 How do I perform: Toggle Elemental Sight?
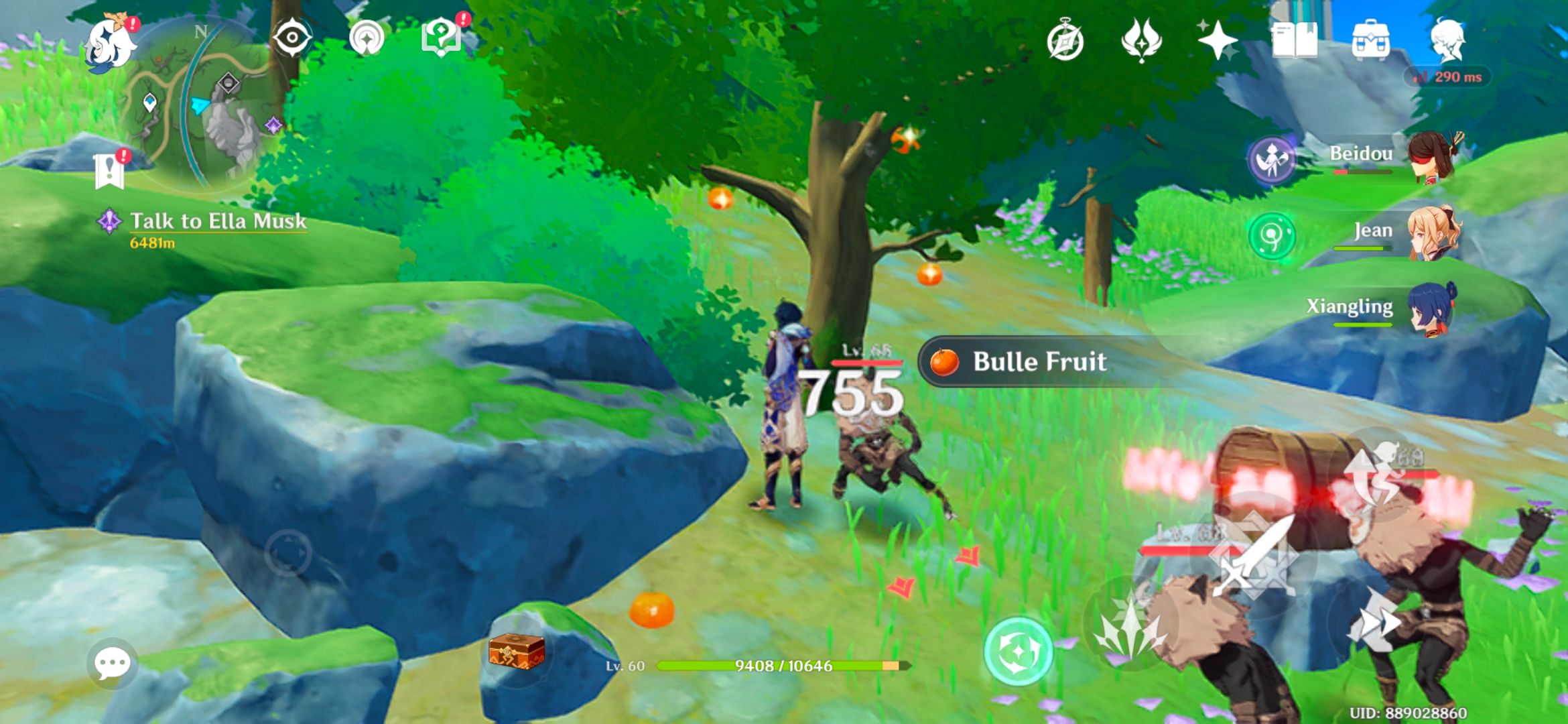click(x=293, y=38)
